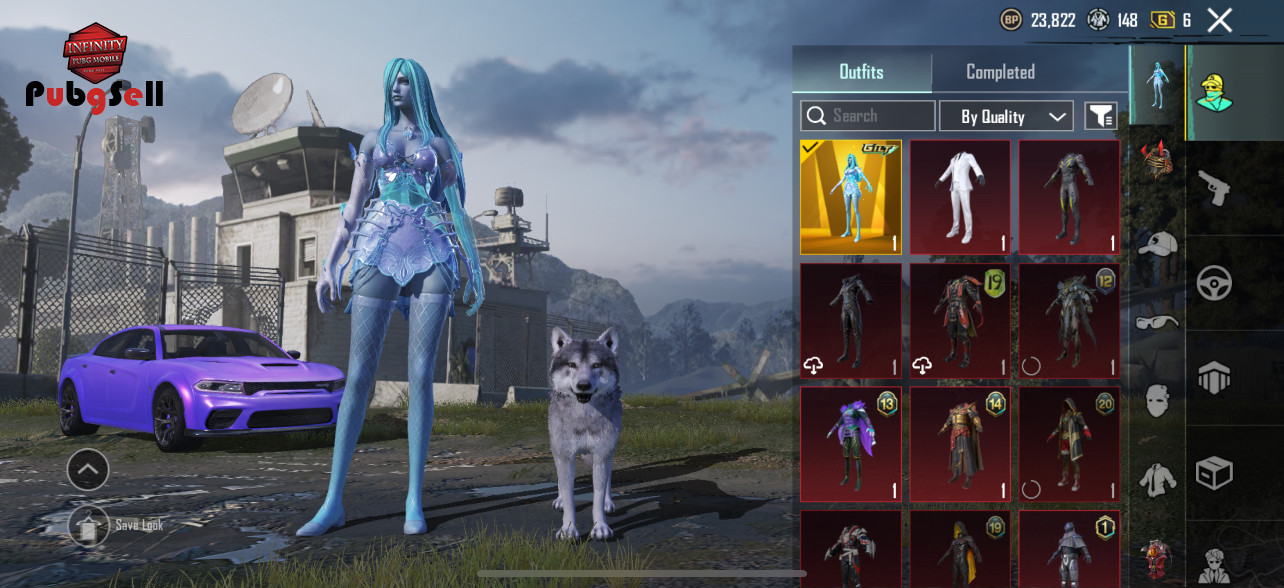Select the equipped blue-haired glacier outfit
Screen dimensions: 1284x588
point(850,197)
